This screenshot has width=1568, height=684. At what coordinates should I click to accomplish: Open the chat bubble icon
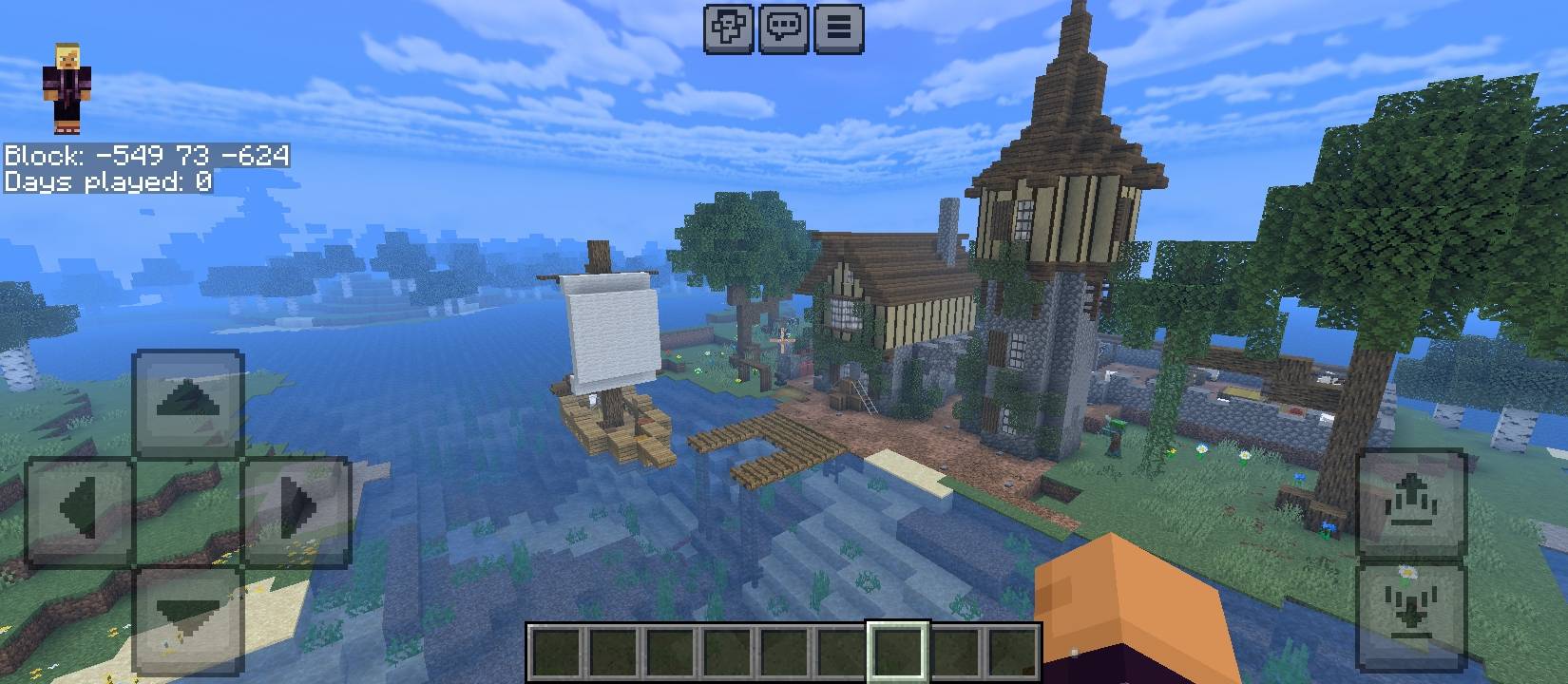pyautogui.click(x=785, y=28)
